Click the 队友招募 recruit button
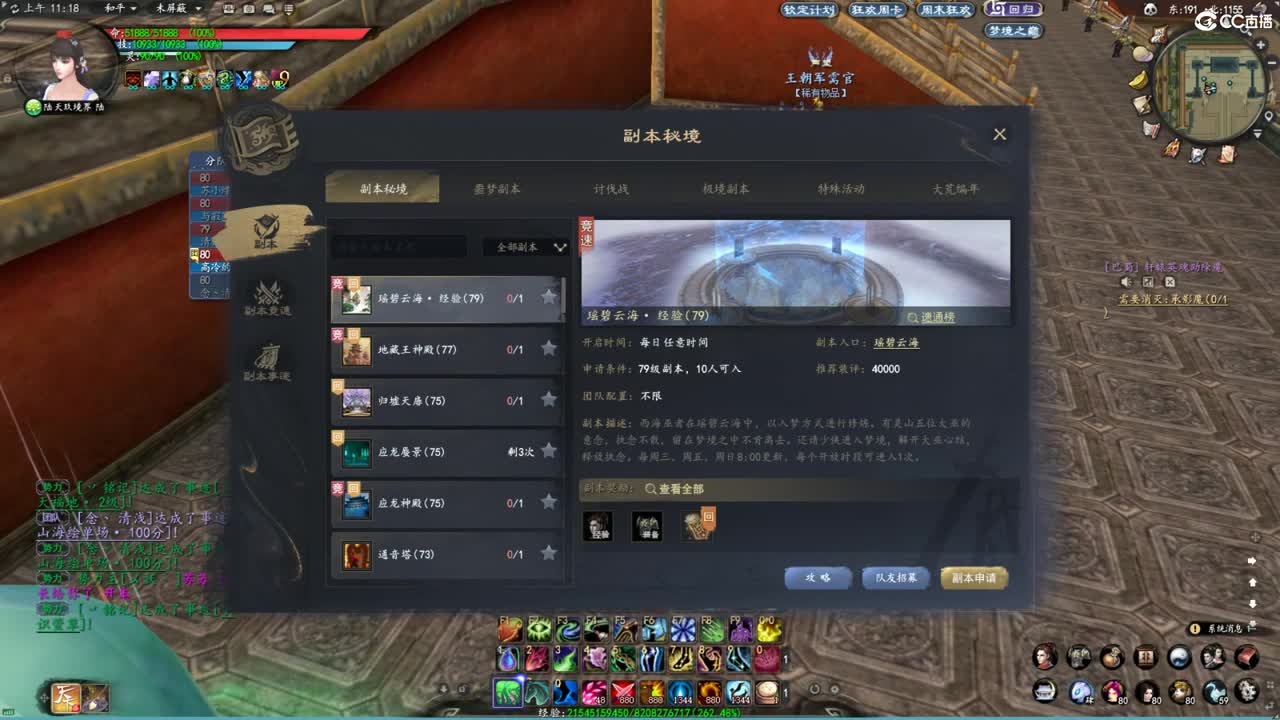The height and width of the screenshot is (720, 1280). pyautogui.click(x=895, y=578)
